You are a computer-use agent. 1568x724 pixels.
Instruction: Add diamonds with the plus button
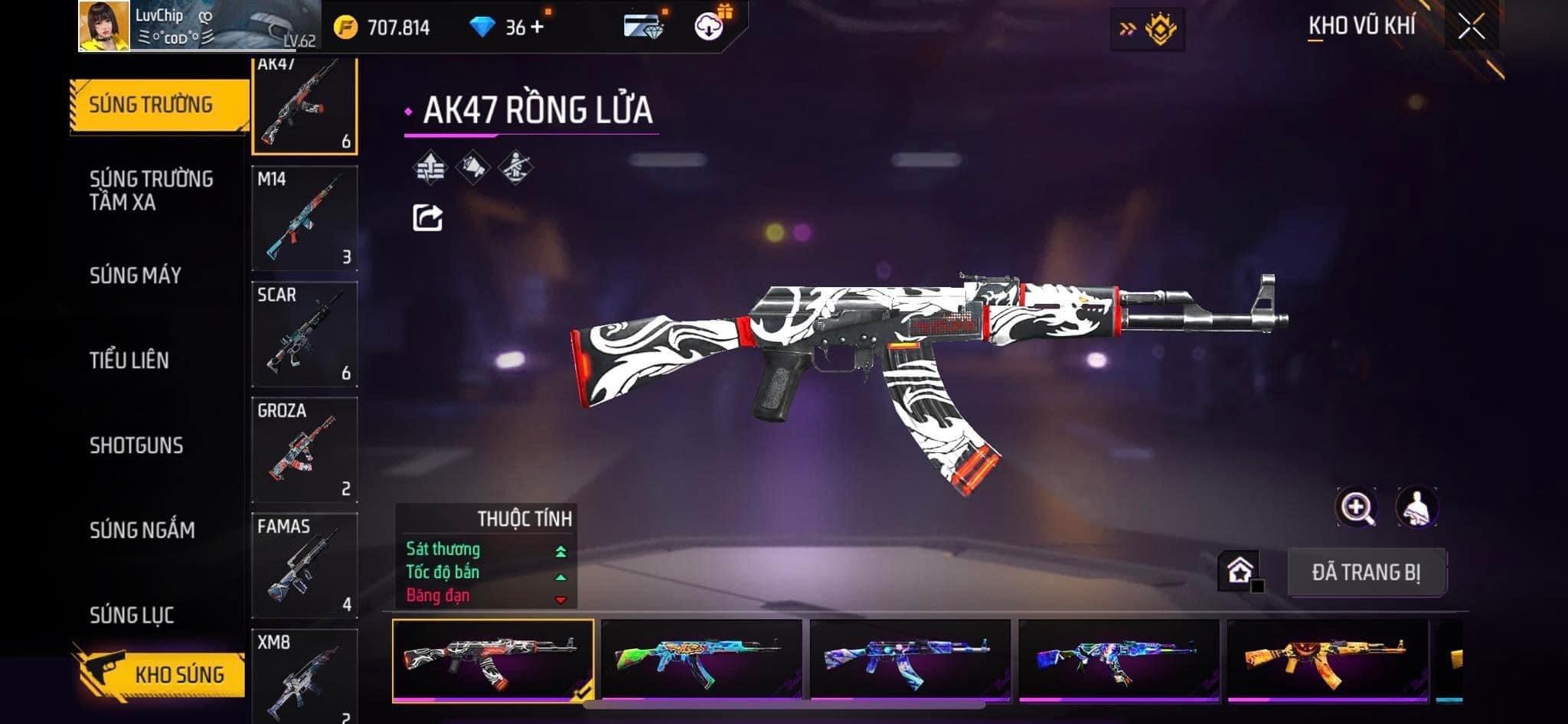537,28
